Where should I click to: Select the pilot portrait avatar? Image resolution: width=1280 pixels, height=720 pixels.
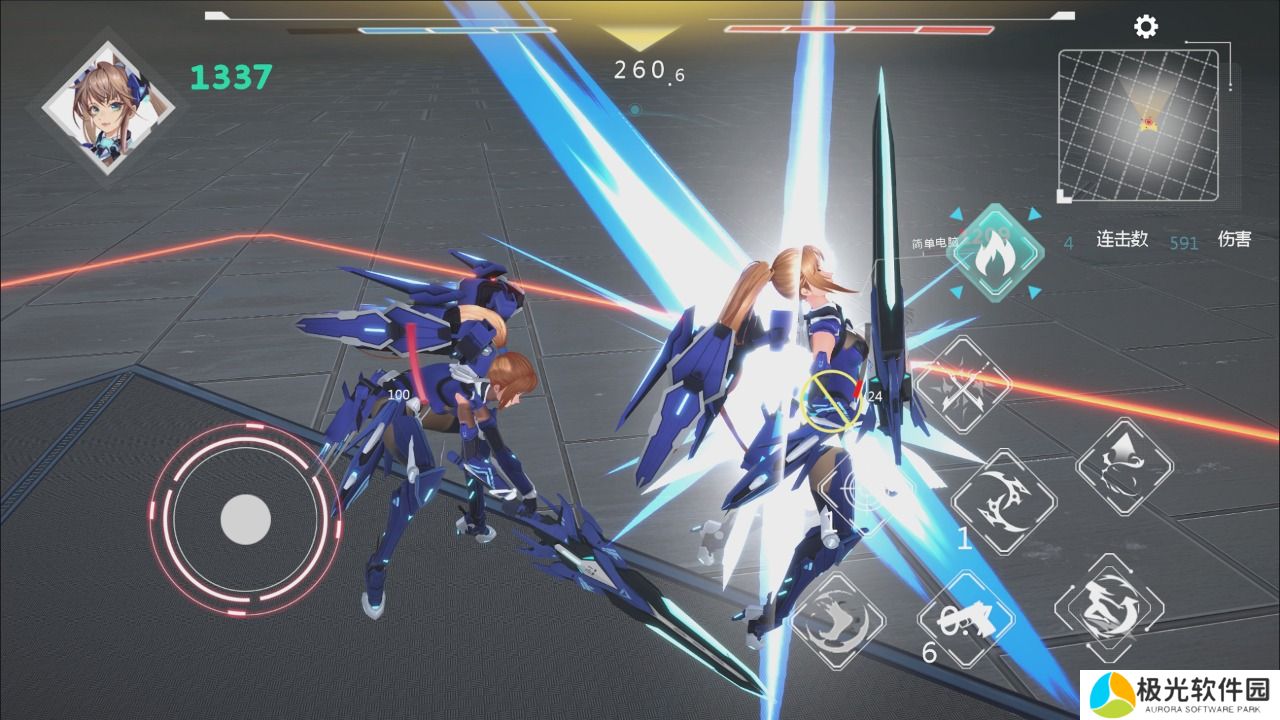tap(109, 109)
